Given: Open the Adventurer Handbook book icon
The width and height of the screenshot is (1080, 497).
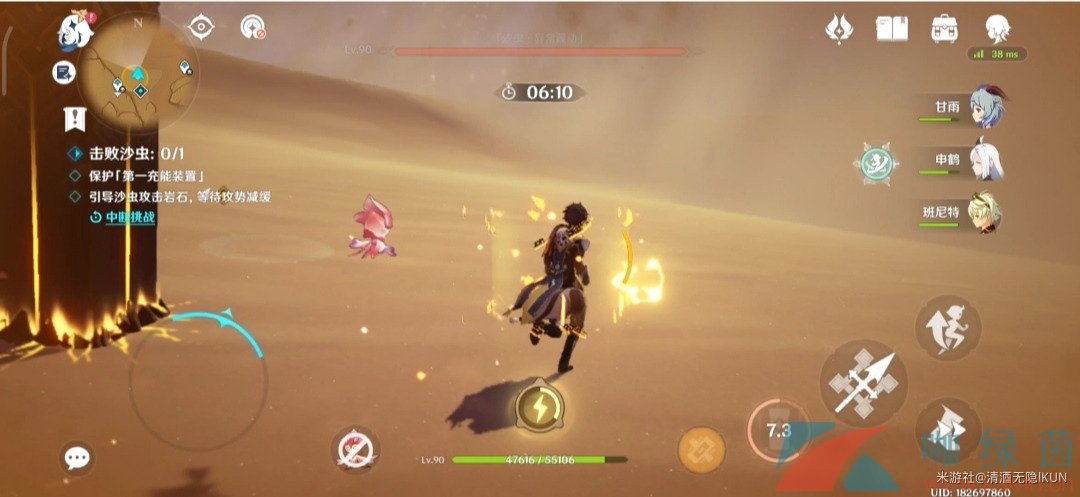Looking at the screenshot, I should (x=891, y=29).
